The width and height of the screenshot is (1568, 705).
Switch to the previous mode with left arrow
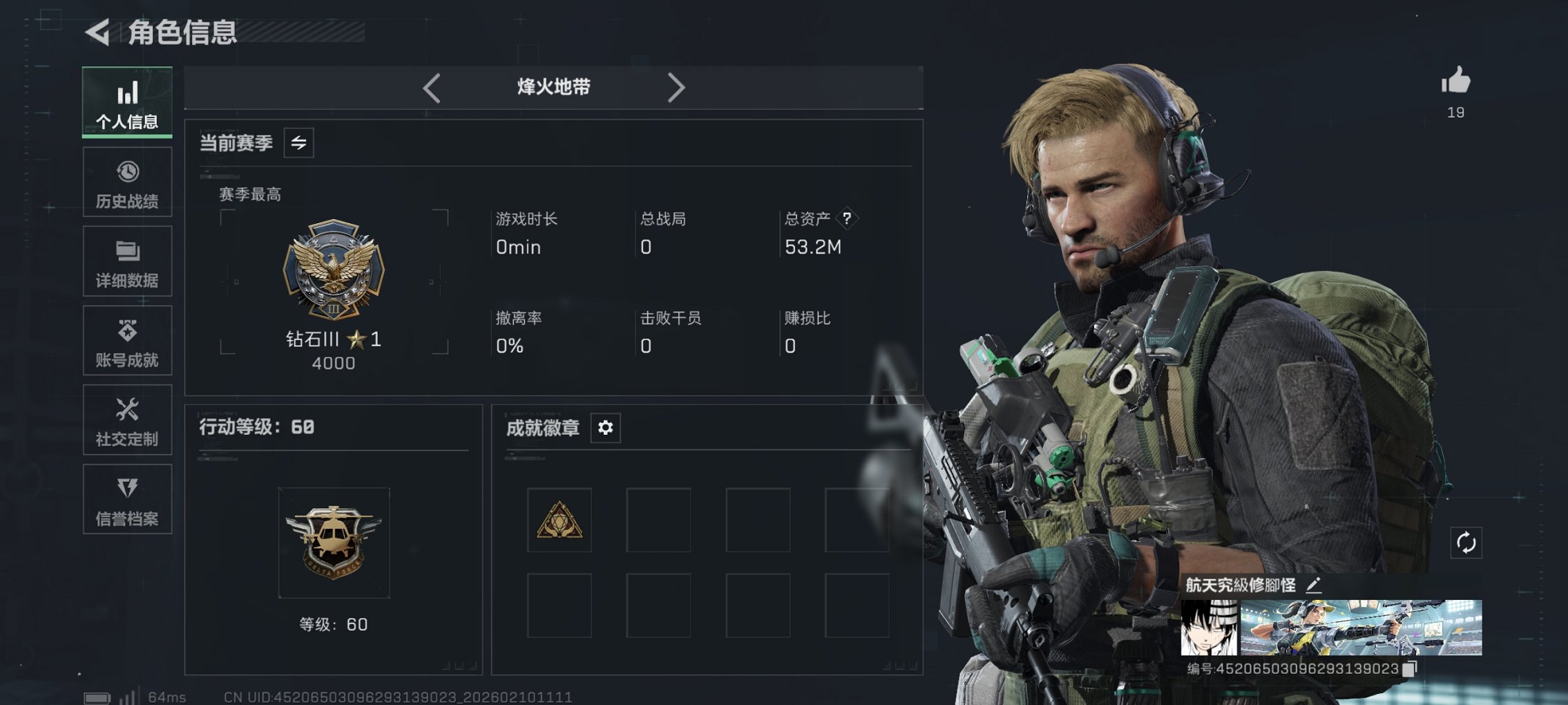coord(432,87)
